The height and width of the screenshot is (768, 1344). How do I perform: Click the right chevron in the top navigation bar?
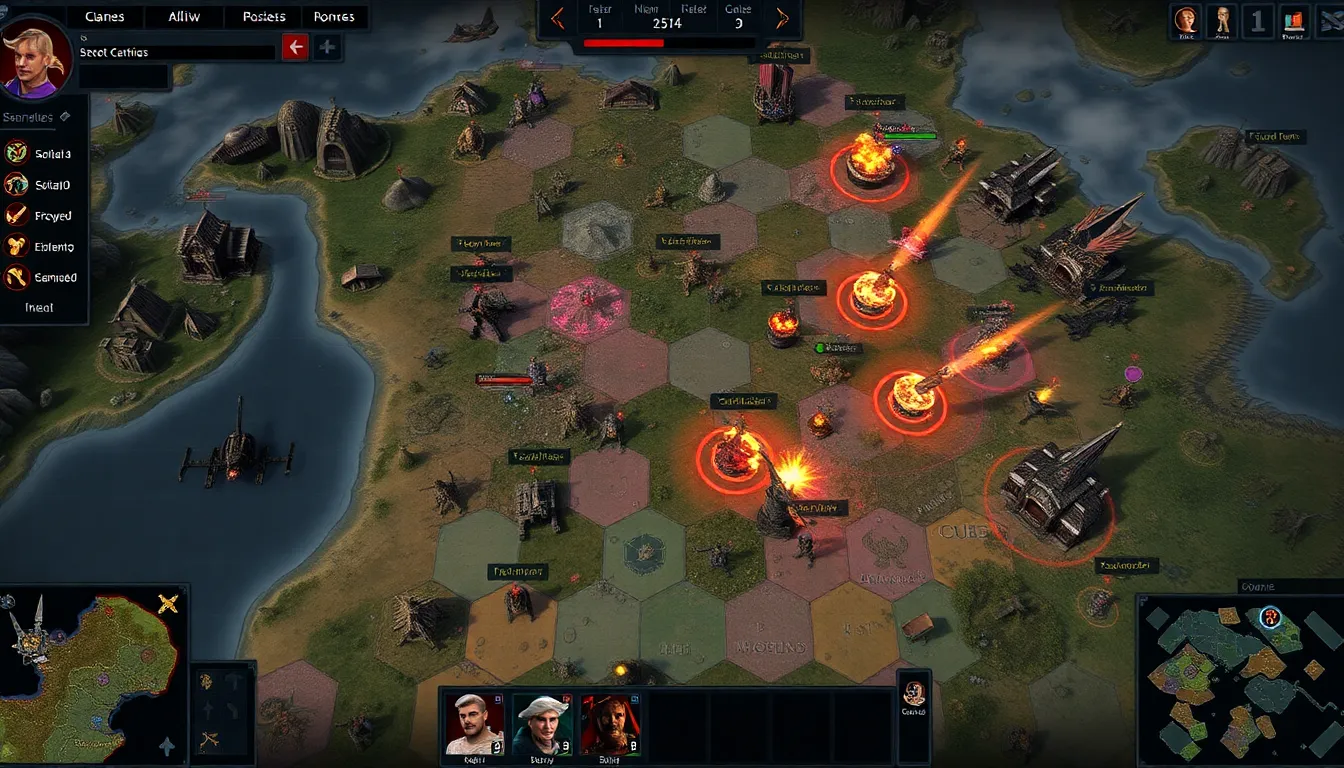pos(781,17)
